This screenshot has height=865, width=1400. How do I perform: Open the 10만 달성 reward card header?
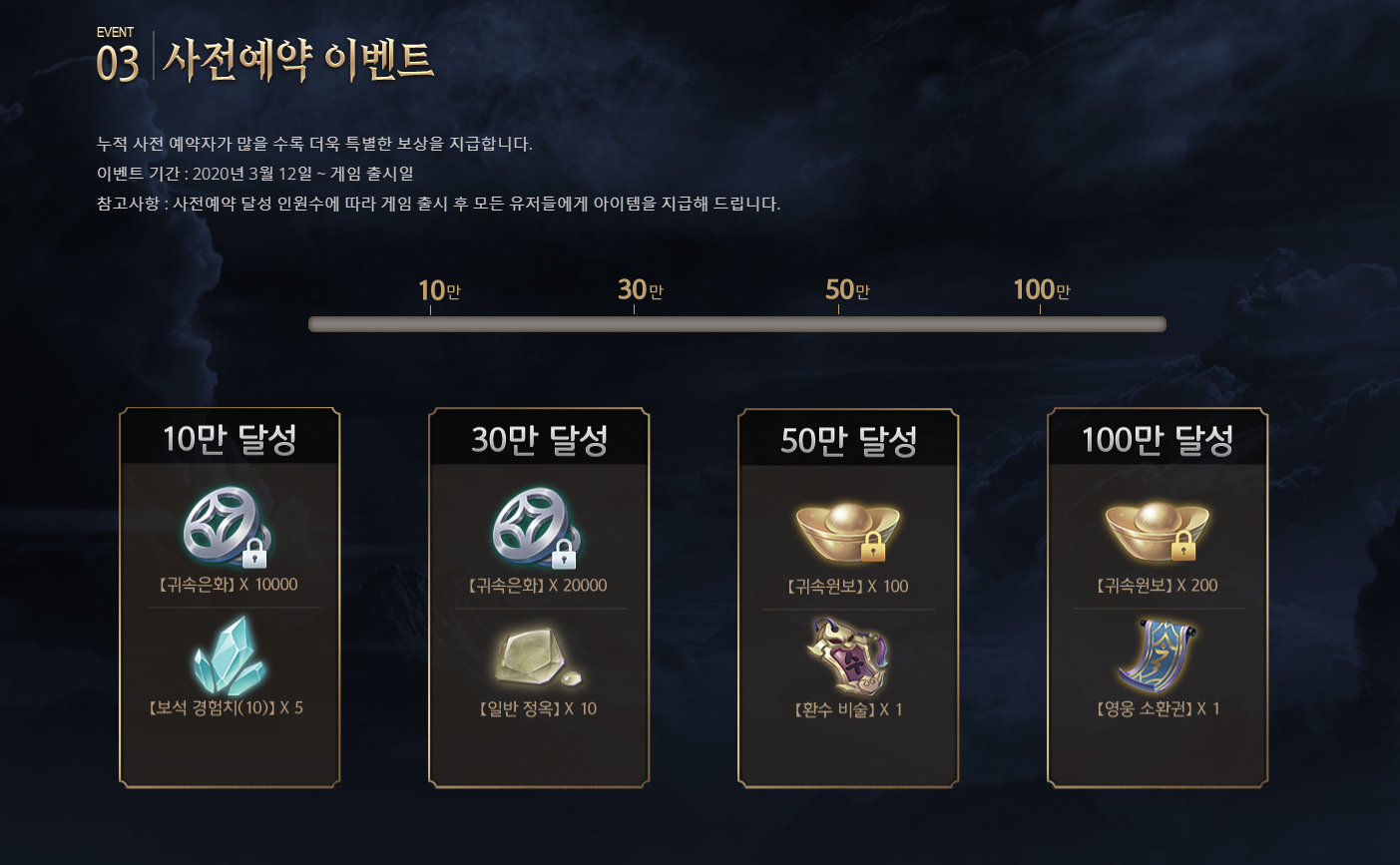pos(230,439)
